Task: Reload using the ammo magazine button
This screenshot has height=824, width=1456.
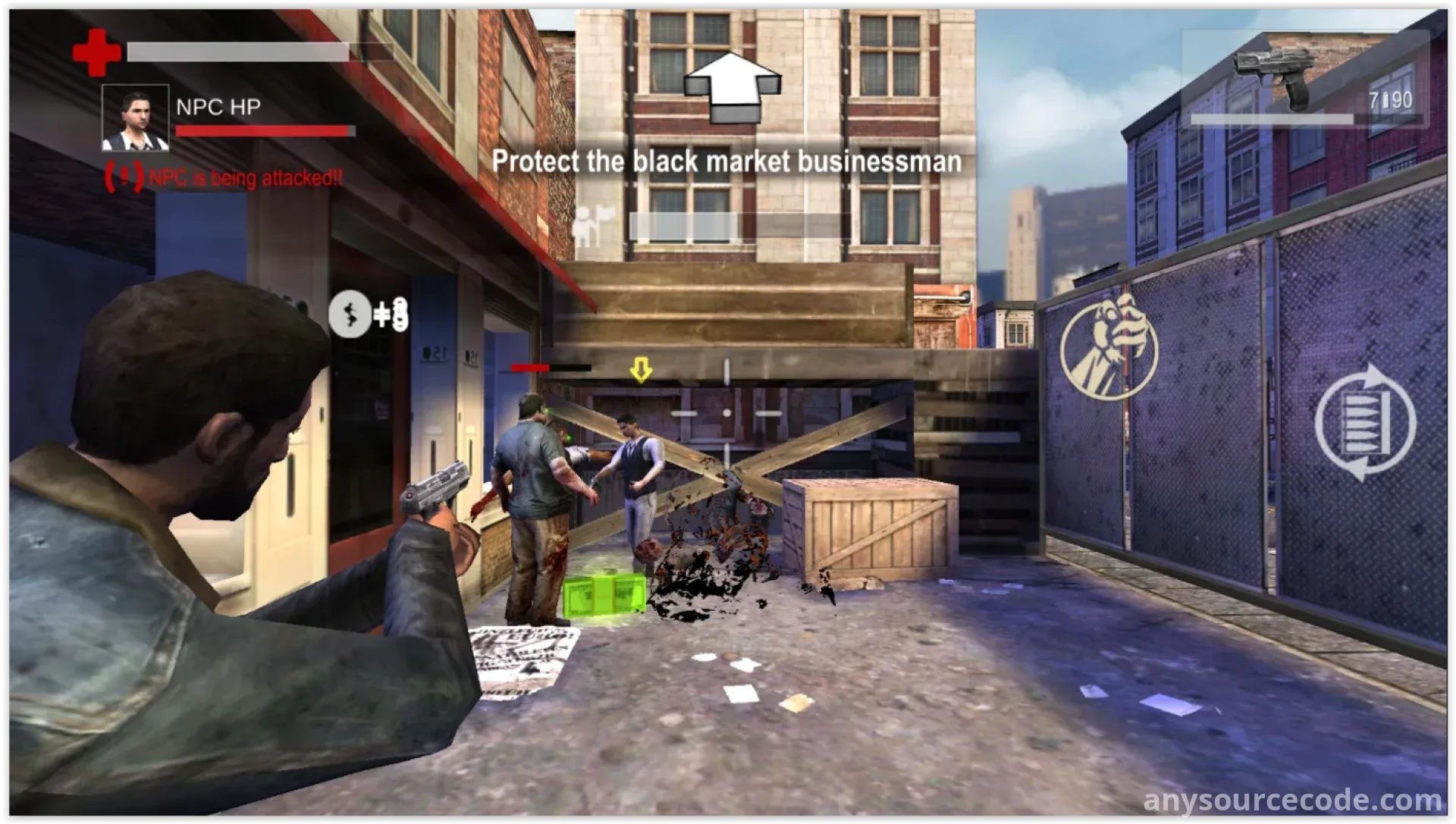Action: [x=1364, y=421]
